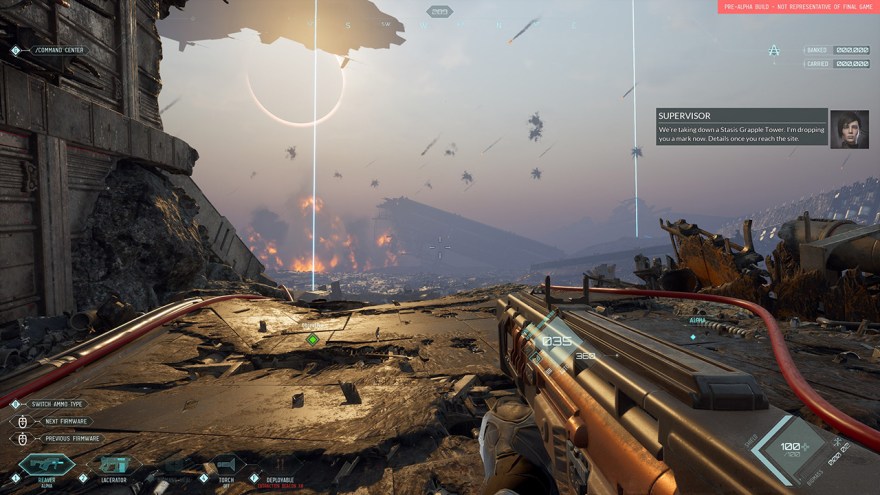This screenshot has width=880, height=495.
Task: Click the Supervisor portrait thumbnail
Action: (849, 128)
